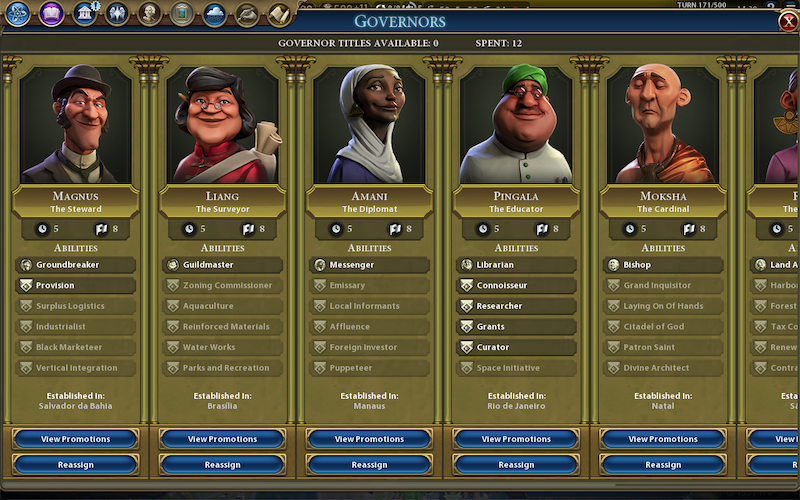Image resolution: width=800 pixels, height=500 pixels.
Task: Select Magnus's Provision ability
Action: pyautogui.click(x=75, y=285)
